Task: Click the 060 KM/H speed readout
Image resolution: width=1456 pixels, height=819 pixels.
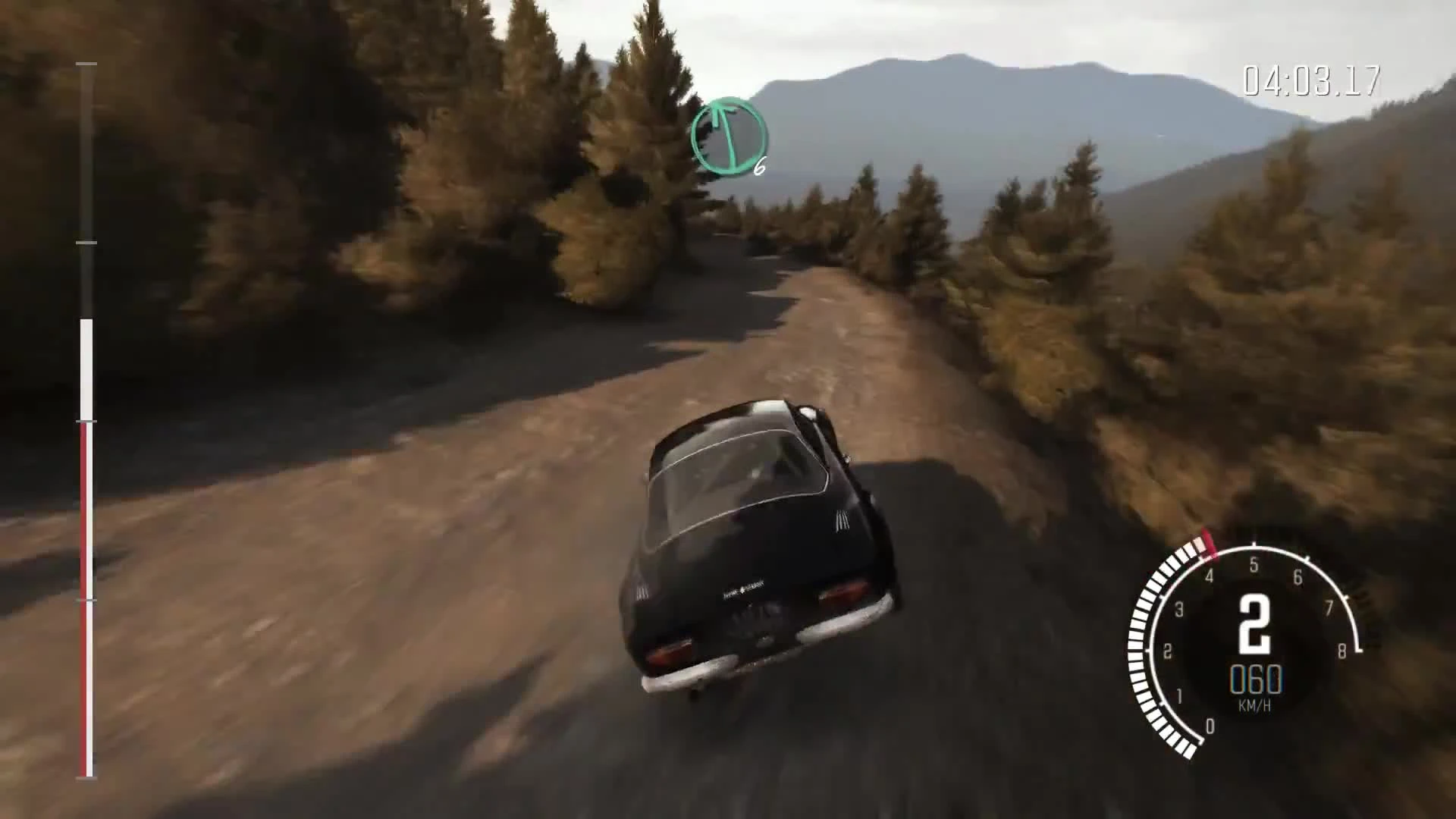Action: pos(1256,679)
